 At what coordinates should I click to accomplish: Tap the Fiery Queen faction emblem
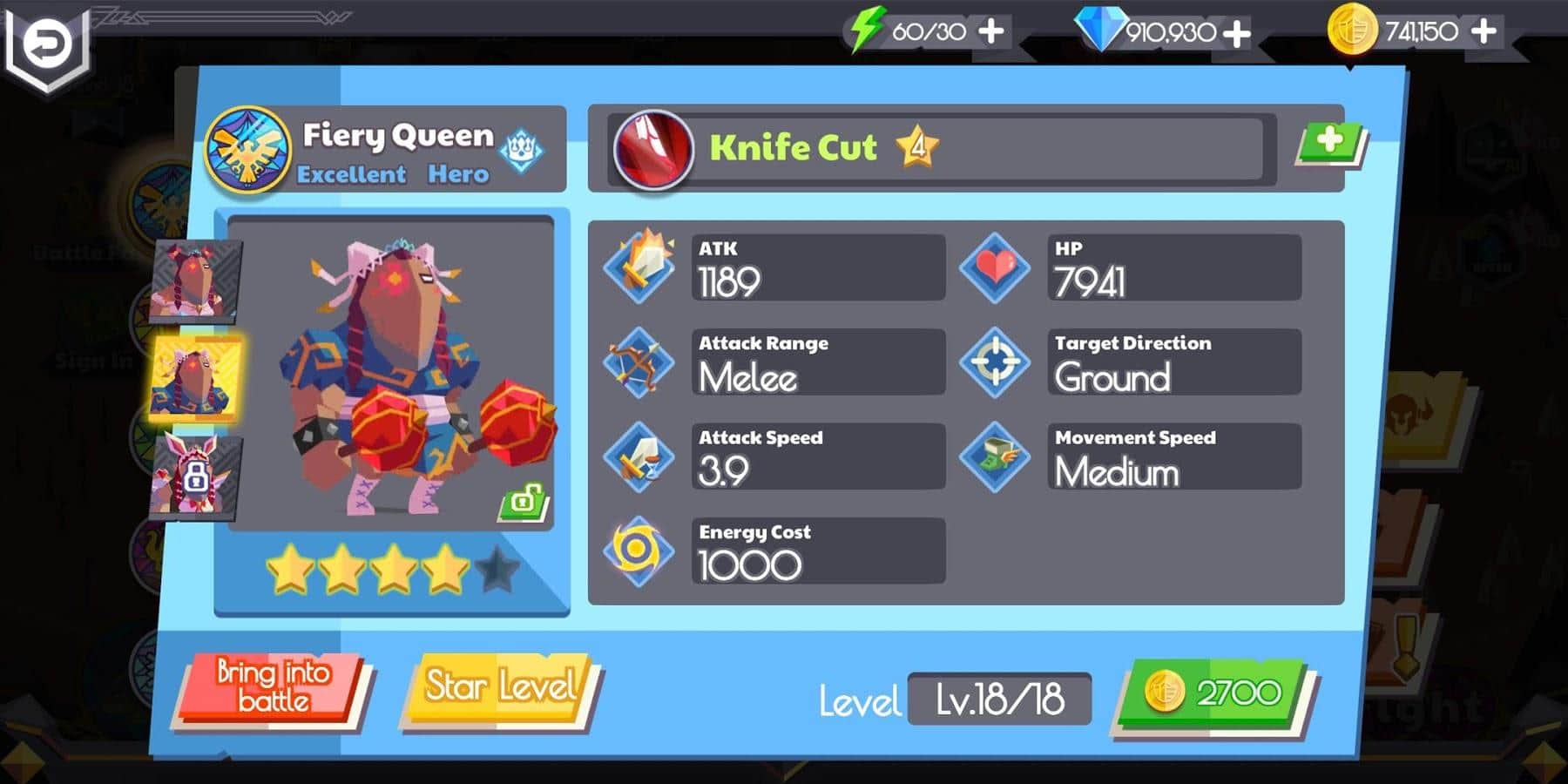coord(248,149)
